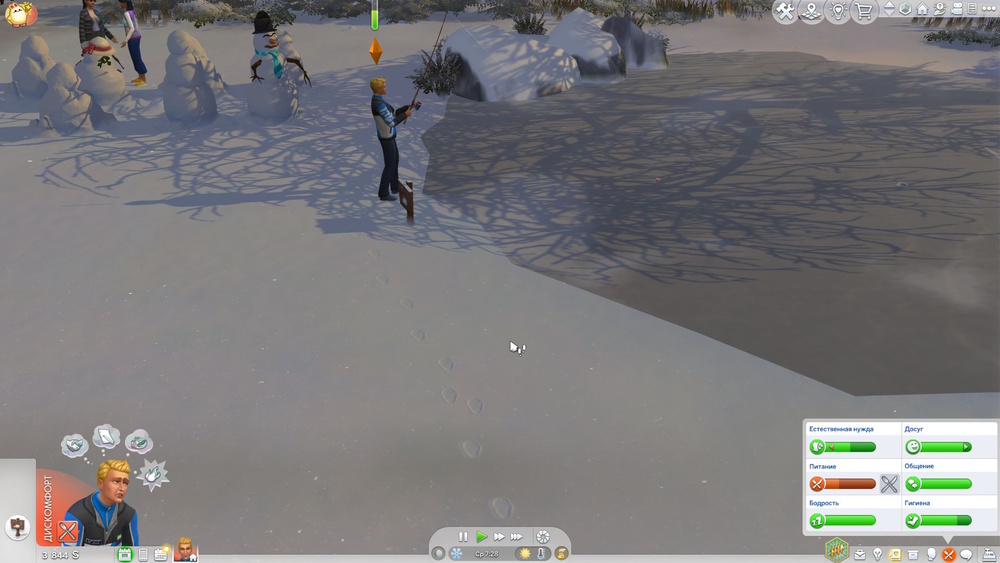Screen dimensions: 1000x563
Task: Open the three-dot game options menu
Action: coord(987,9)
